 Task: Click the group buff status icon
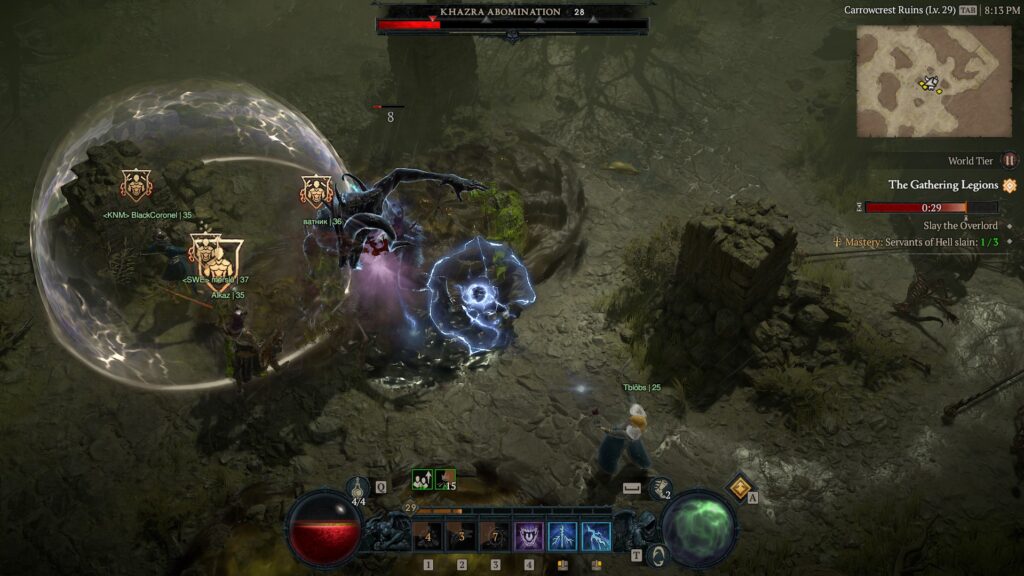tap(422, 480)
